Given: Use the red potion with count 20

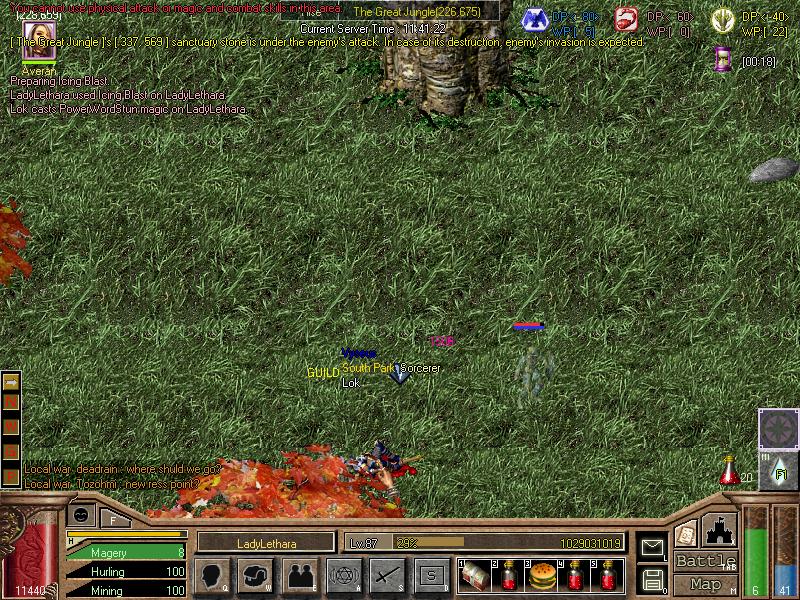Looking at the screenshot, I should (x=730, y=470).
